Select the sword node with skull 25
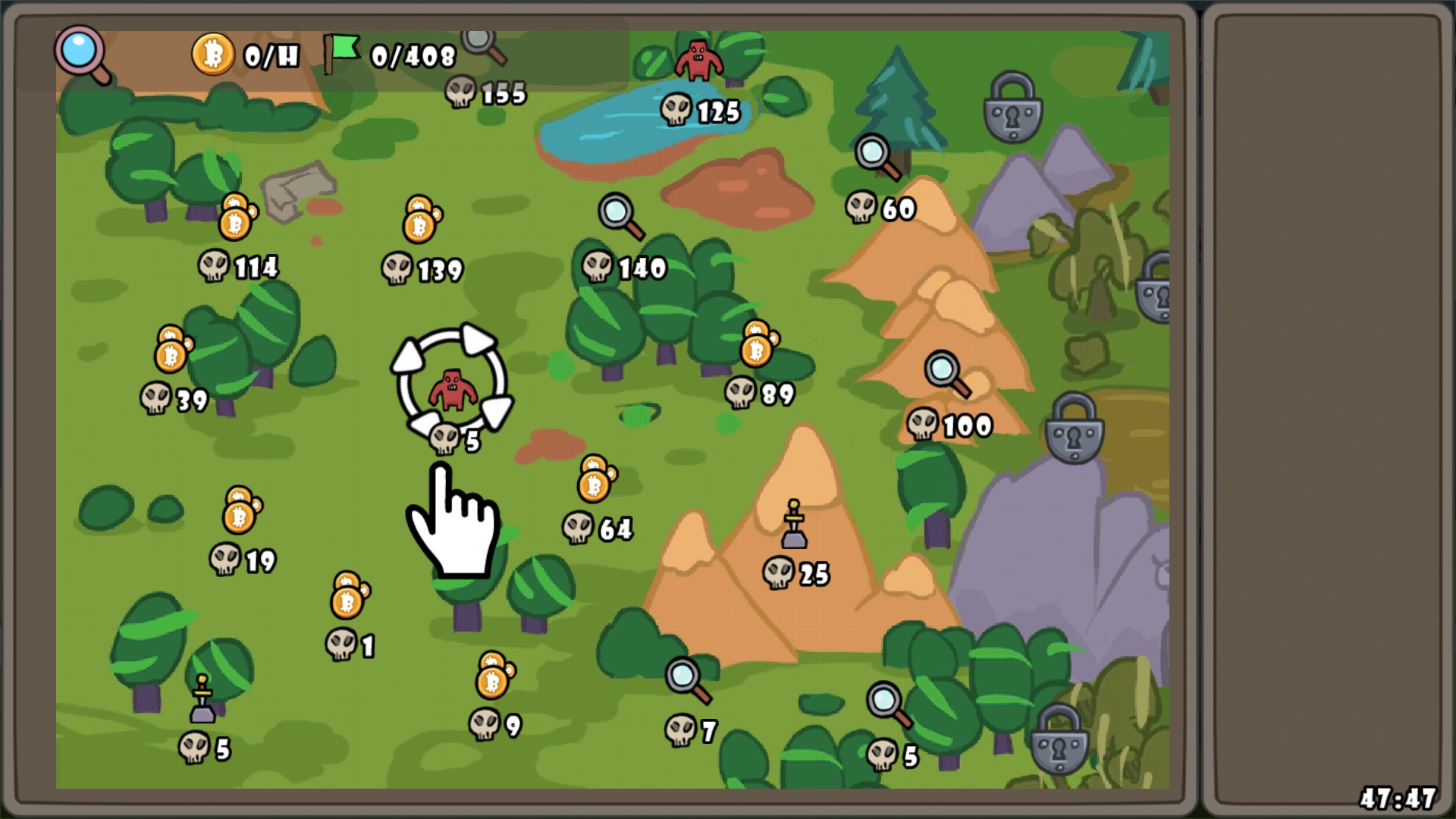1456x819 pixels. pyautogui.click(x=794, y=525)
